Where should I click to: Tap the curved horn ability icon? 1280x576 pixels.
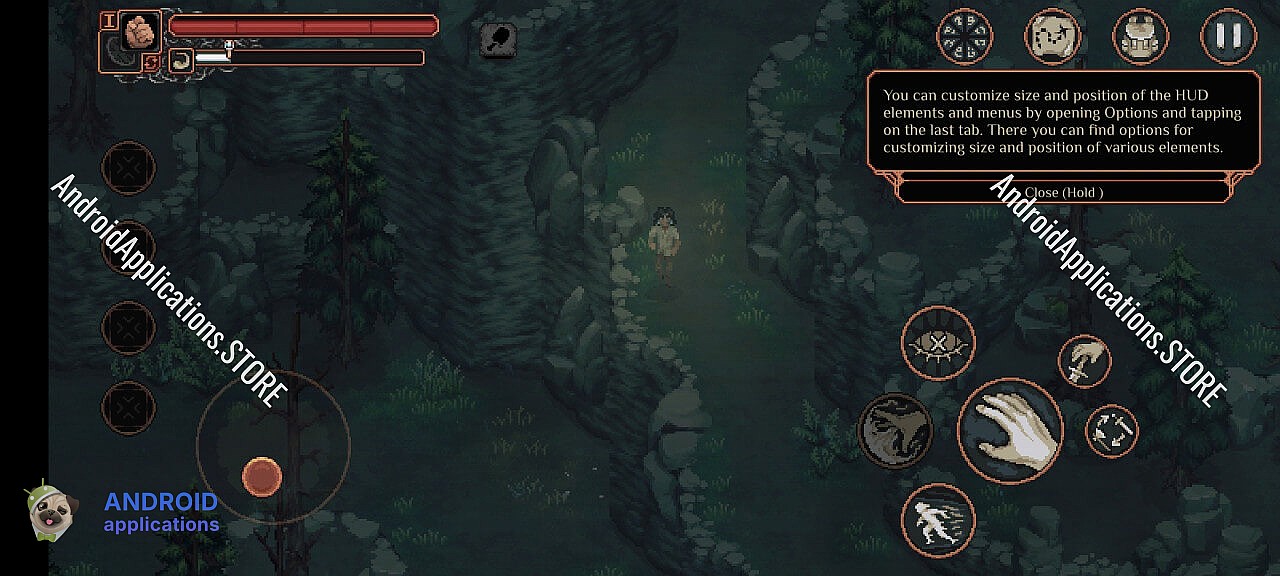click(x=181, y=60)
